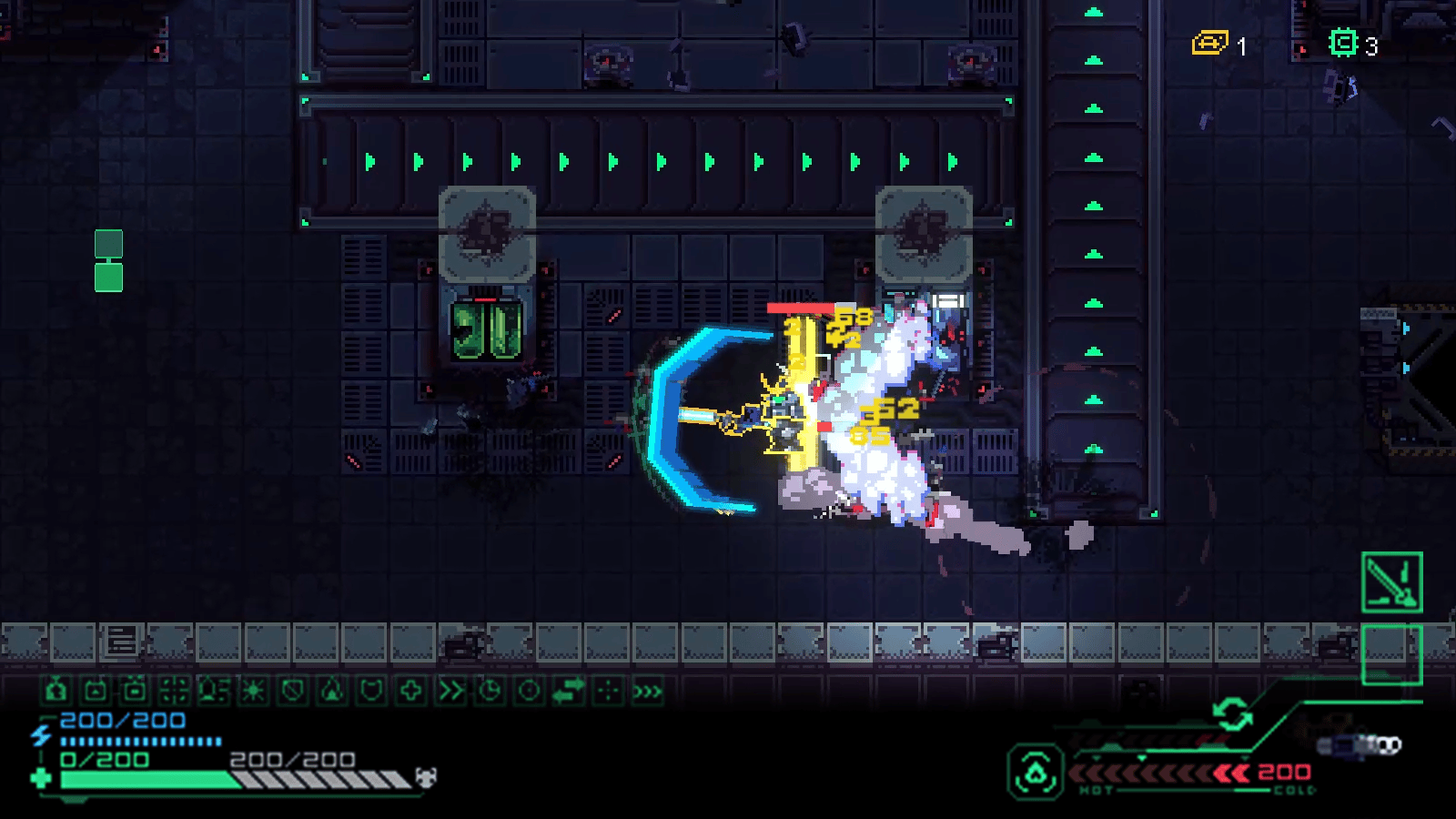Click the yellow keycard counter icon
The image size is (1456, 819).
[1210, 43]
